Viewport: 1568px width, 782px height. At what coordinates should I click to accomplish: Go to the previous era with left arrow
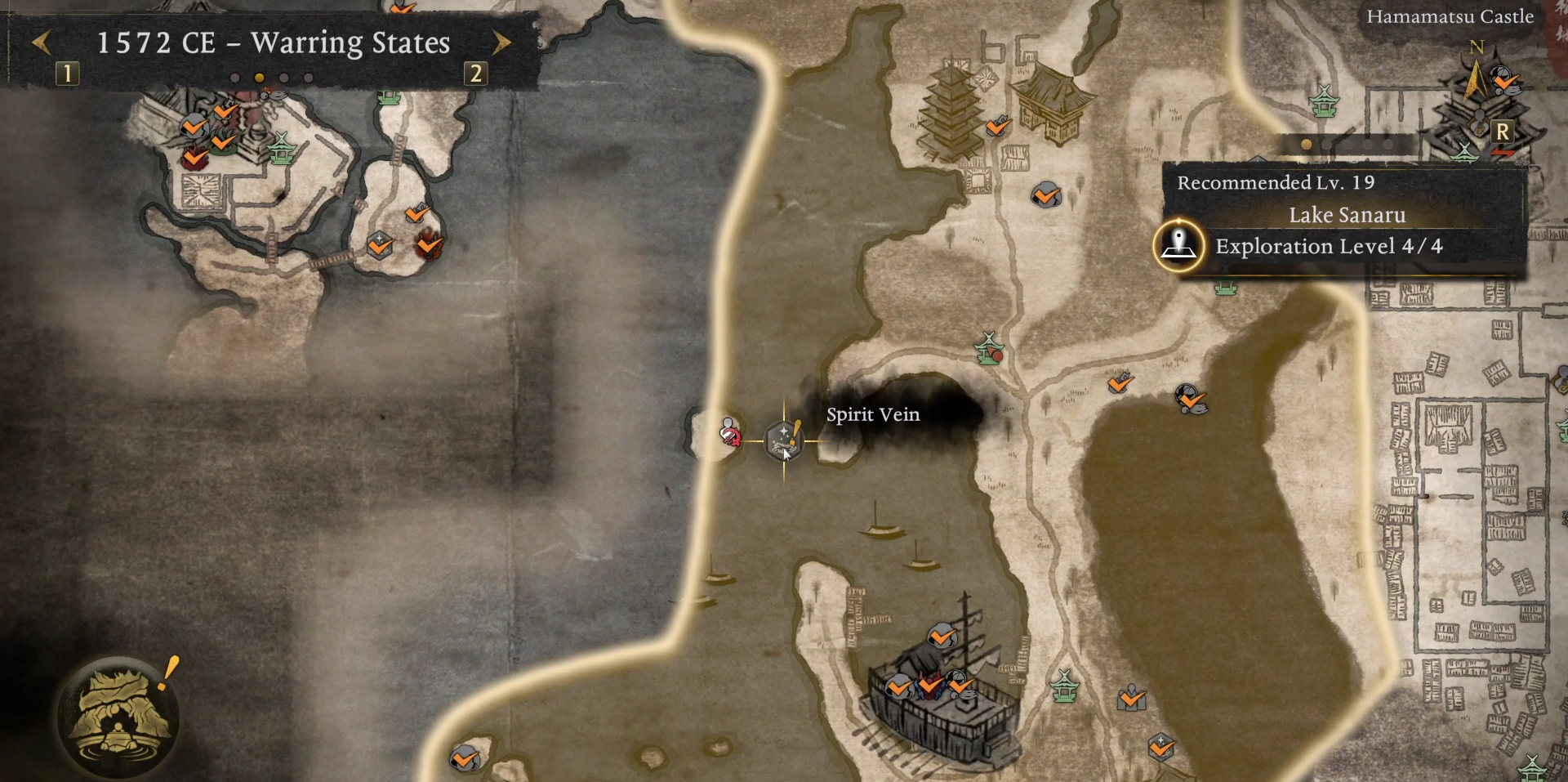42,42
